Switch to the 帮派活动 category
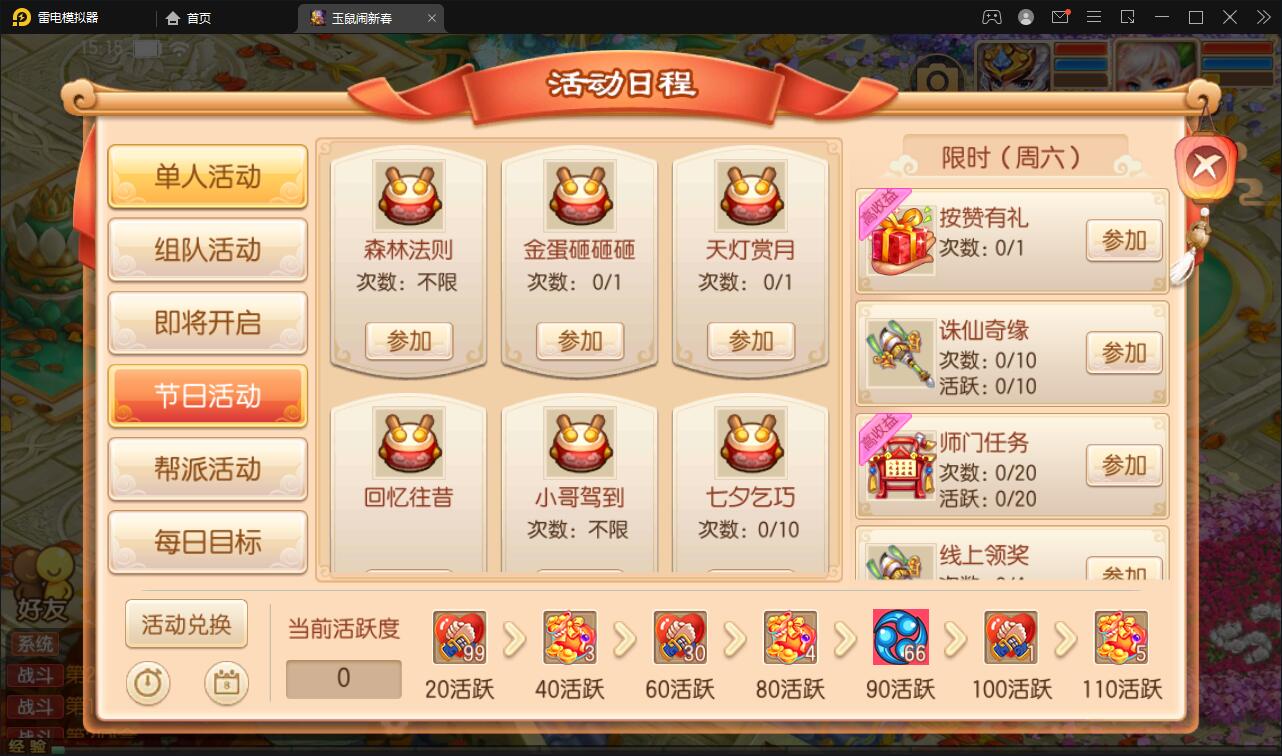The height and width of the screenshot is (756, 1282). tap(207, 469)
